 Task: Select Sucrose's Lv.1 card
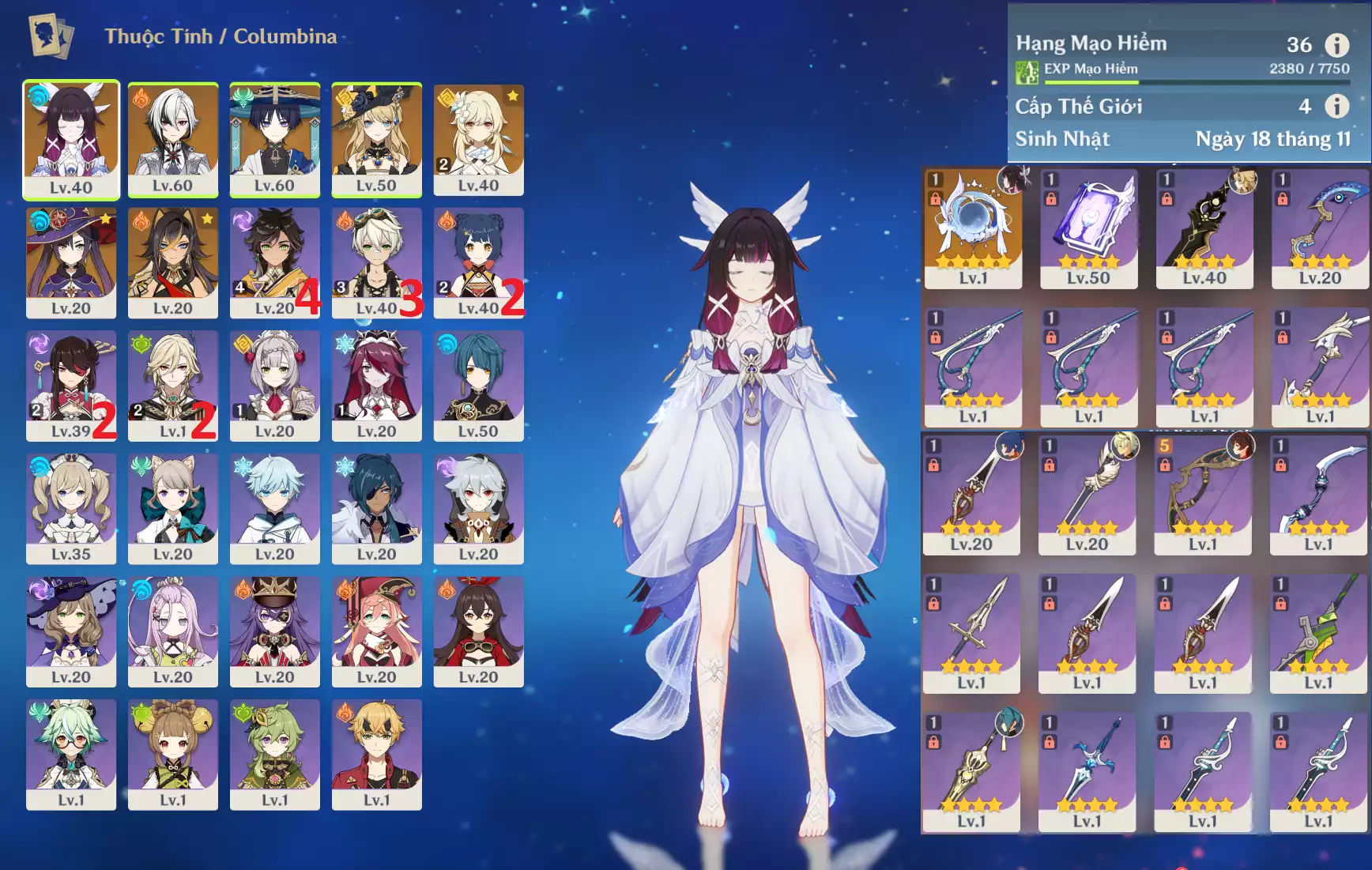(71, 754)
